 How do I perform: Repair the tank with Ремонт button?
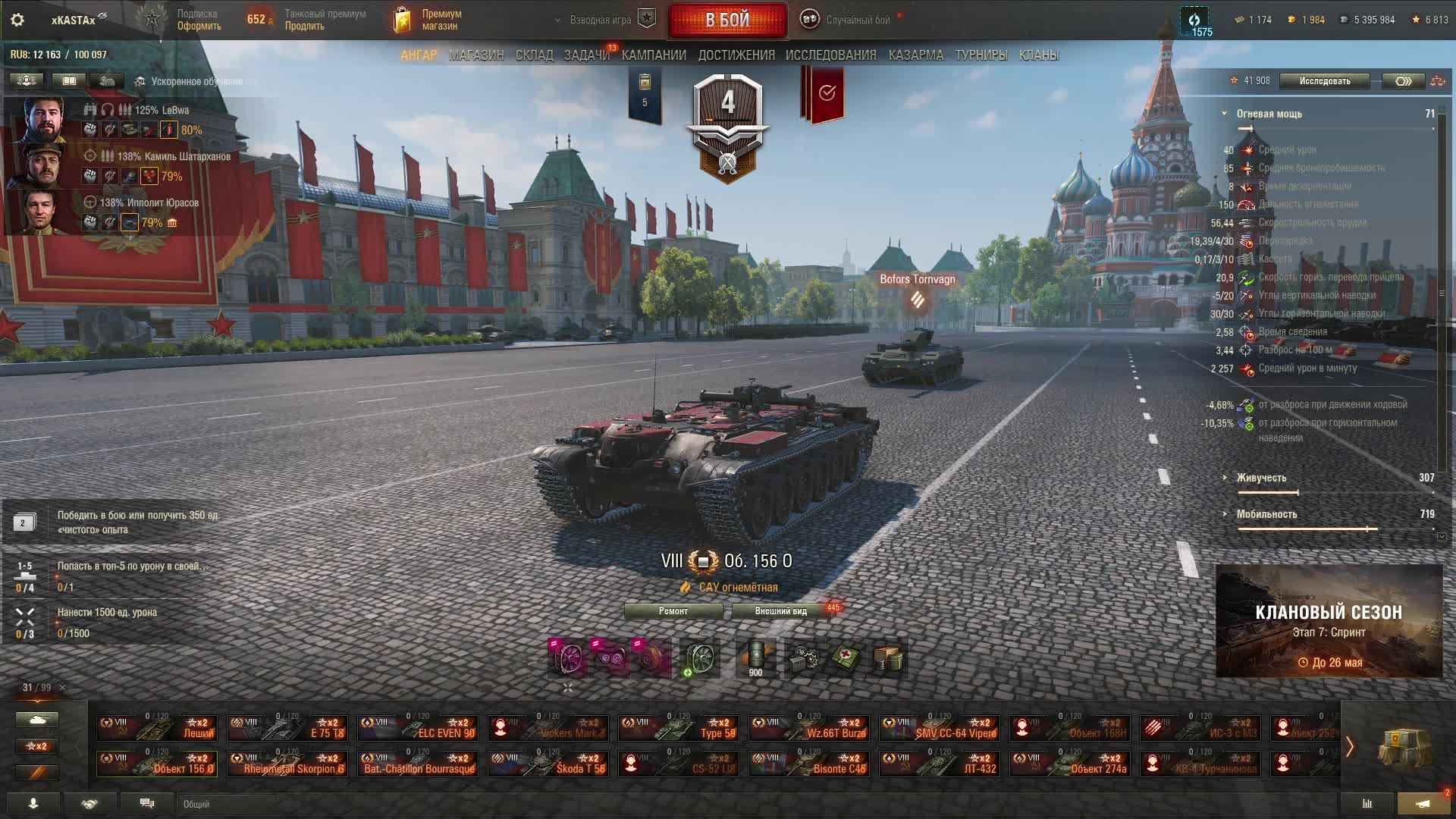[673, 611]
